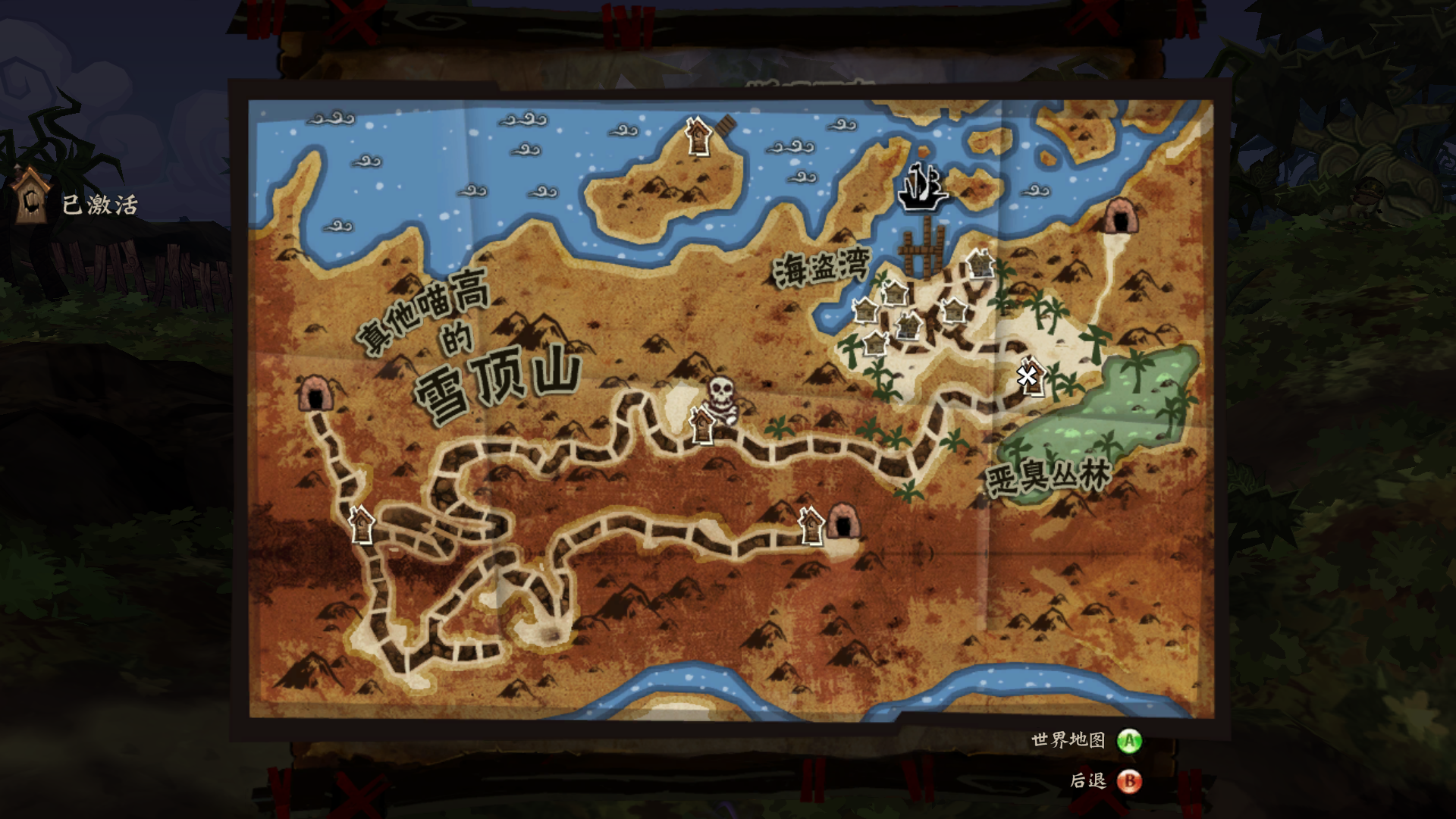Click the white X player marker
The width and height of the screenshot is (1456, 819).
pos(1028,375)
